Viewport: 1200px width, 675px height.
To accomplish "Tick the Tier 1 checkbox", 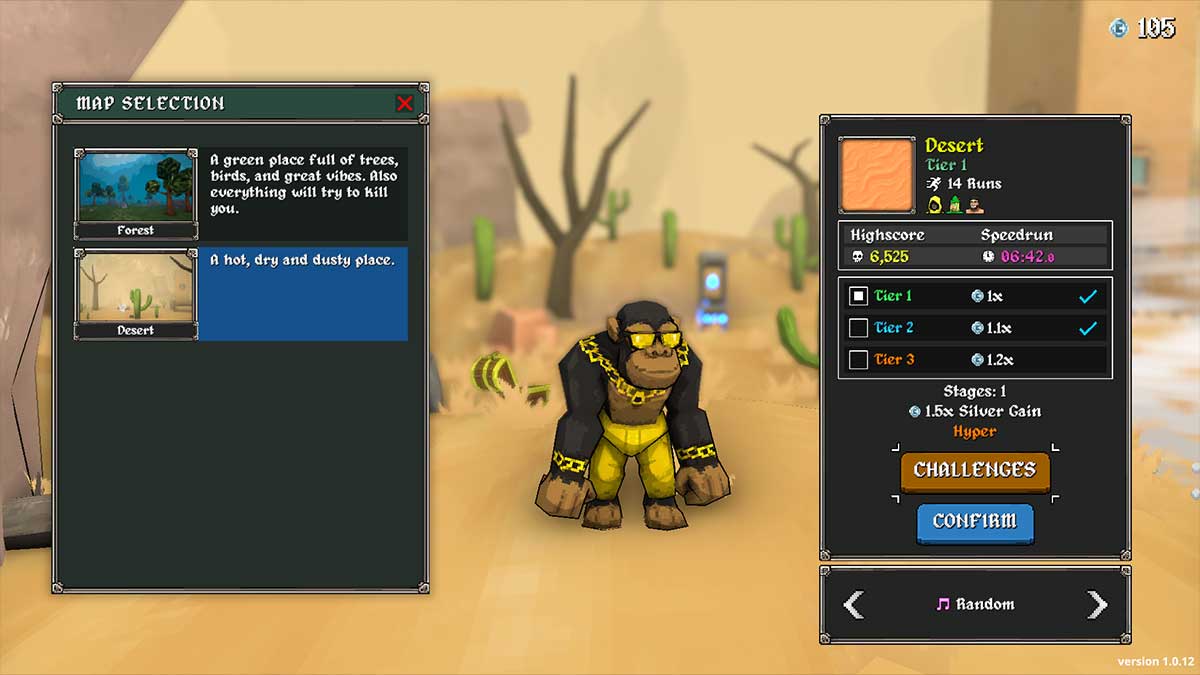I will [x=858, y=296].
